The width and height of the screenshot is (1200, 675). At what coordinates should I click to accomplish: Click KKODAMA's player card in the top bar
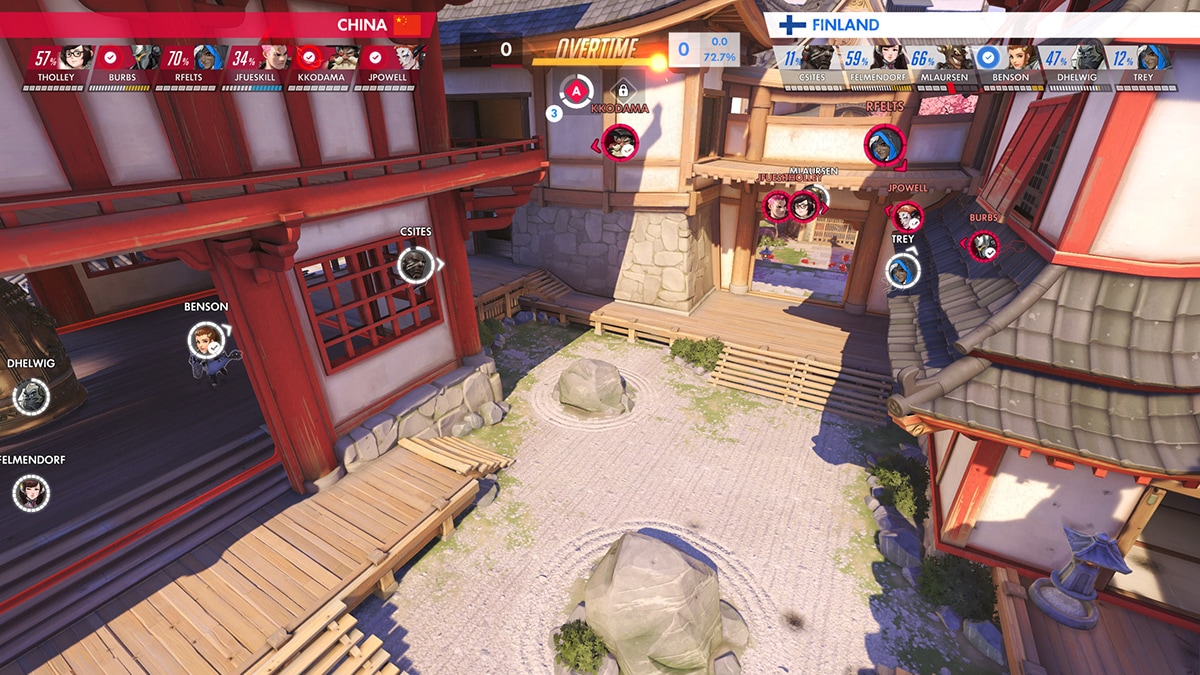(323, 66)
